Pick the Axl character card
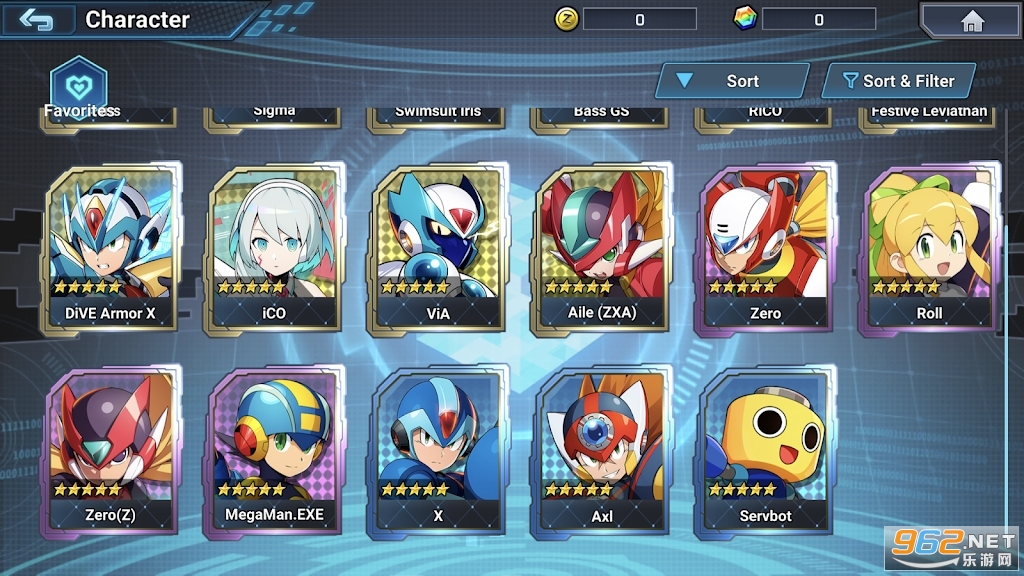1024x576 pixels. (x=601, y=452)
